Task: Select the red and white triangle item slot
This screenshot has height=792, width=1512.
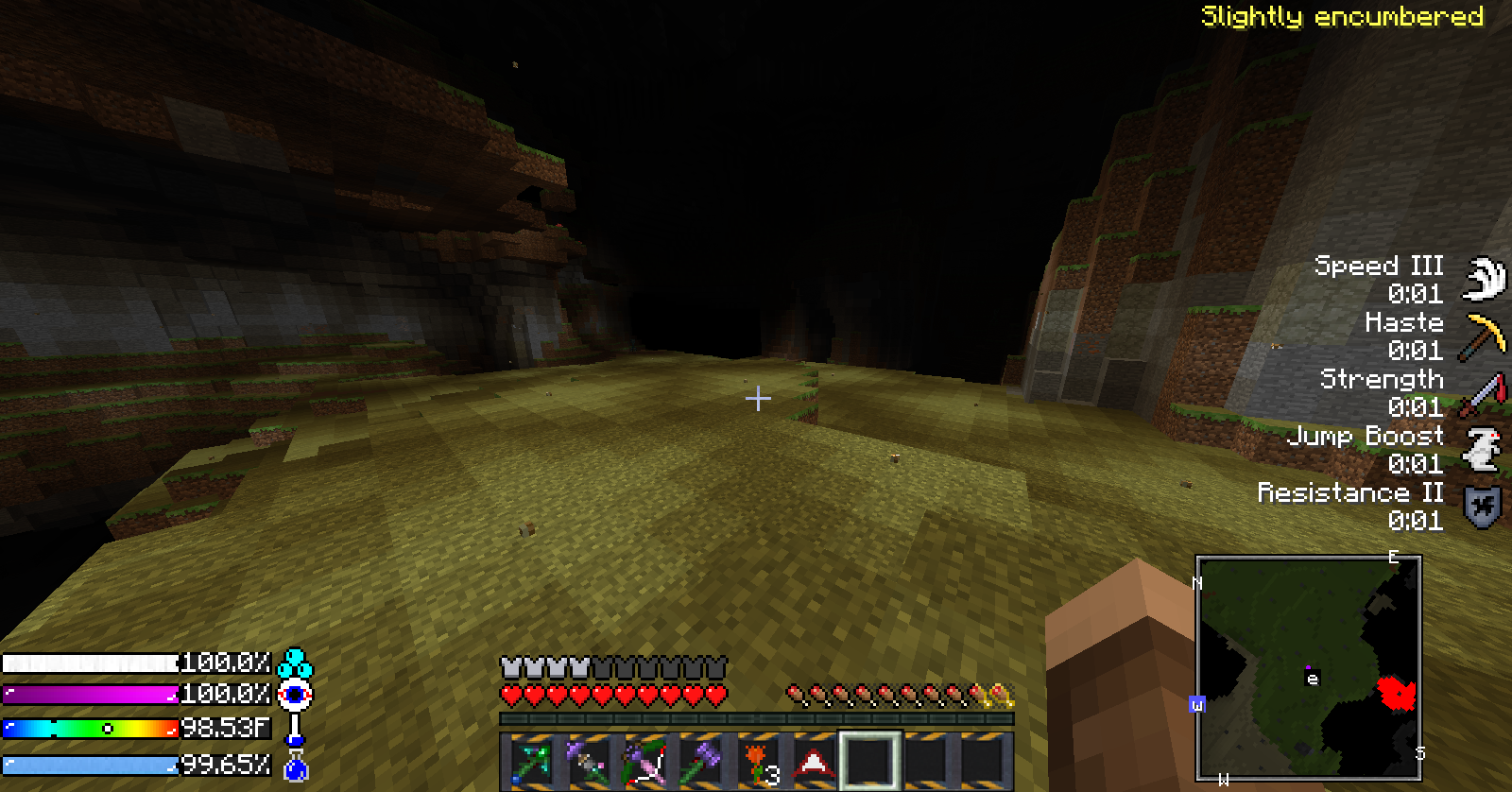Action: (813, 762)
